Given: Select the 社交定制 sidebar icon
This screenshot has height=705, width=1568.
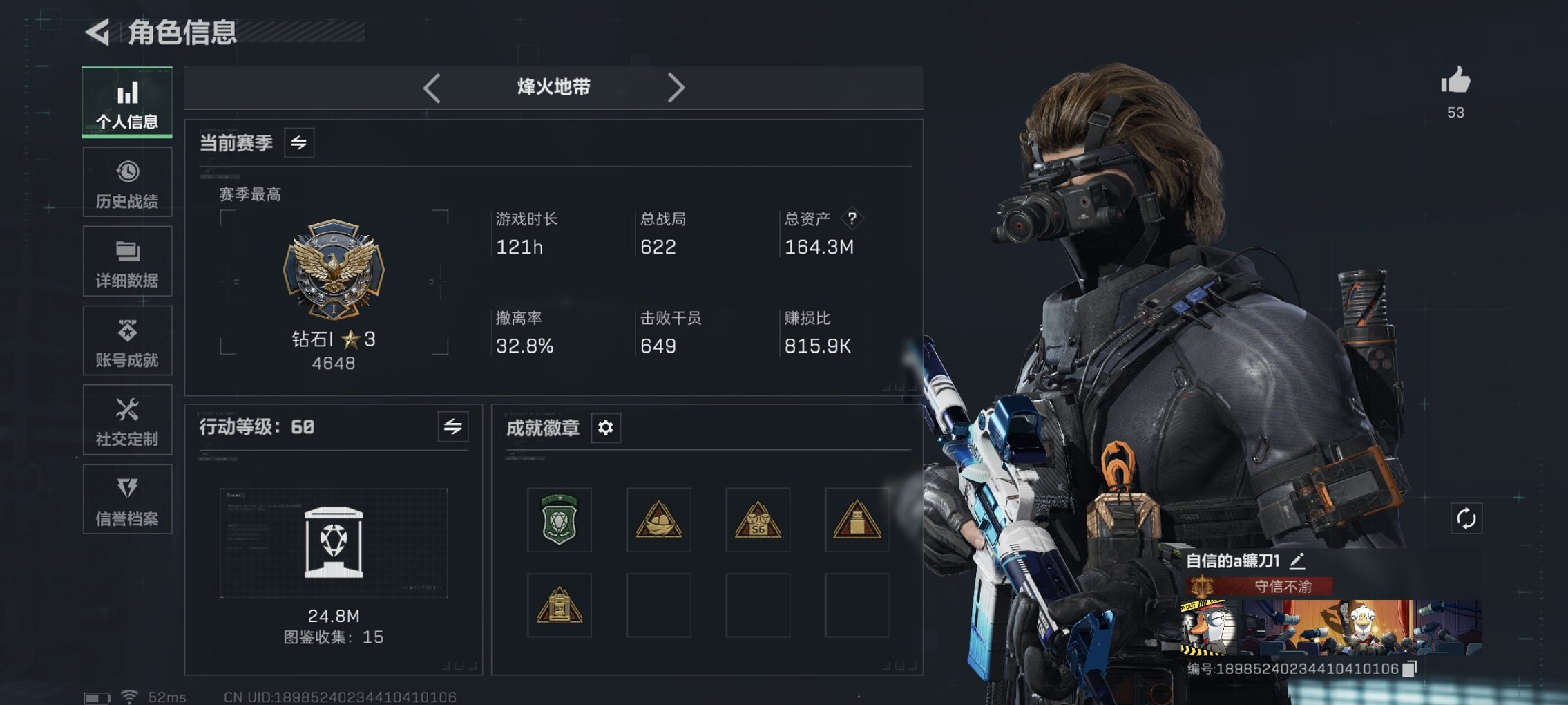Looking at the screenshot, I should pos(127,420).
